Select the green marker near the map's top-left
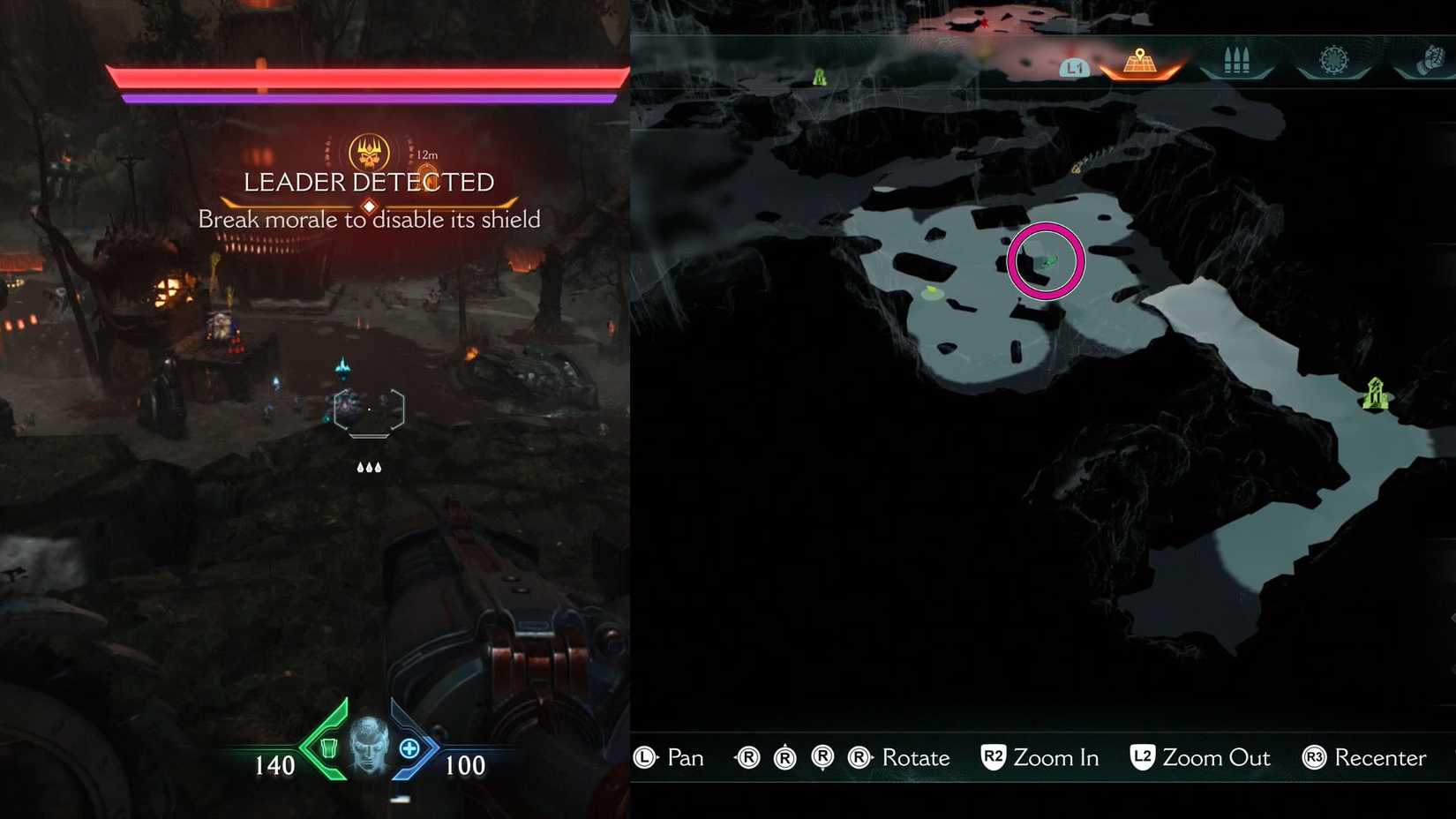This screenshot has width=1456, height=819. tap(820, 75)
